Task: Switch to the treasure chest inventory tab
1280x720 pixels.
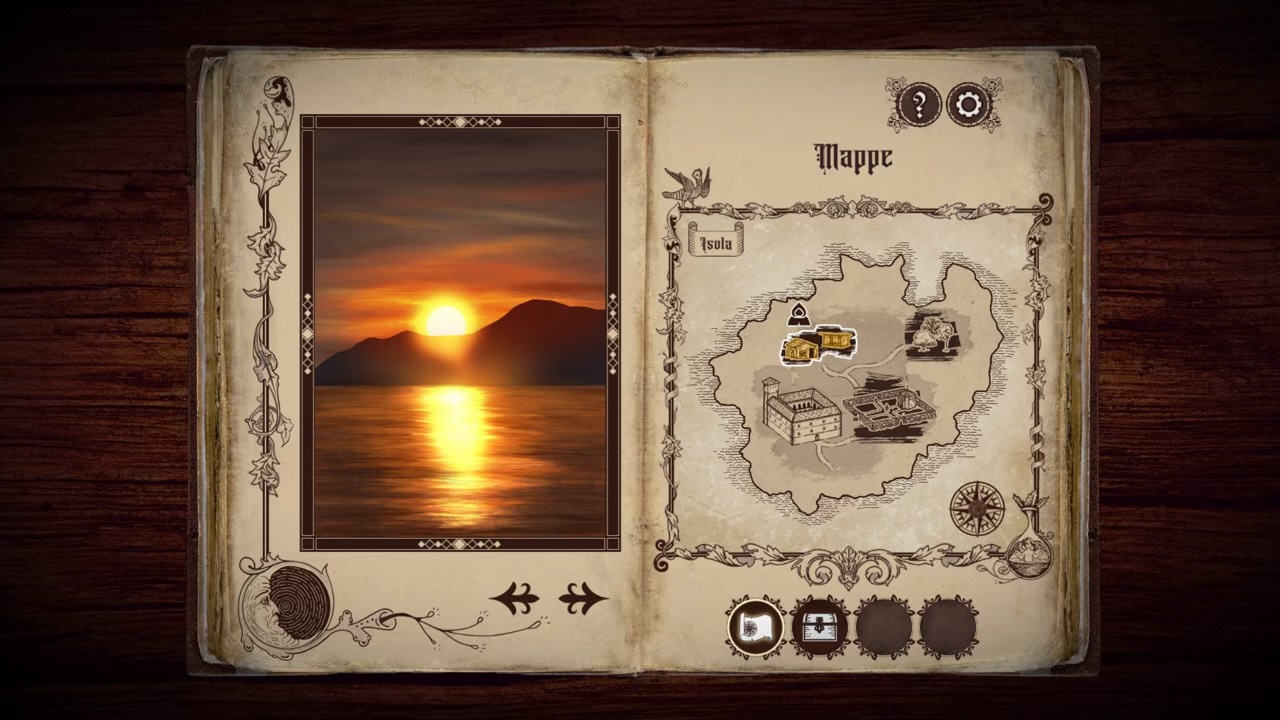Action: [820, 628]
